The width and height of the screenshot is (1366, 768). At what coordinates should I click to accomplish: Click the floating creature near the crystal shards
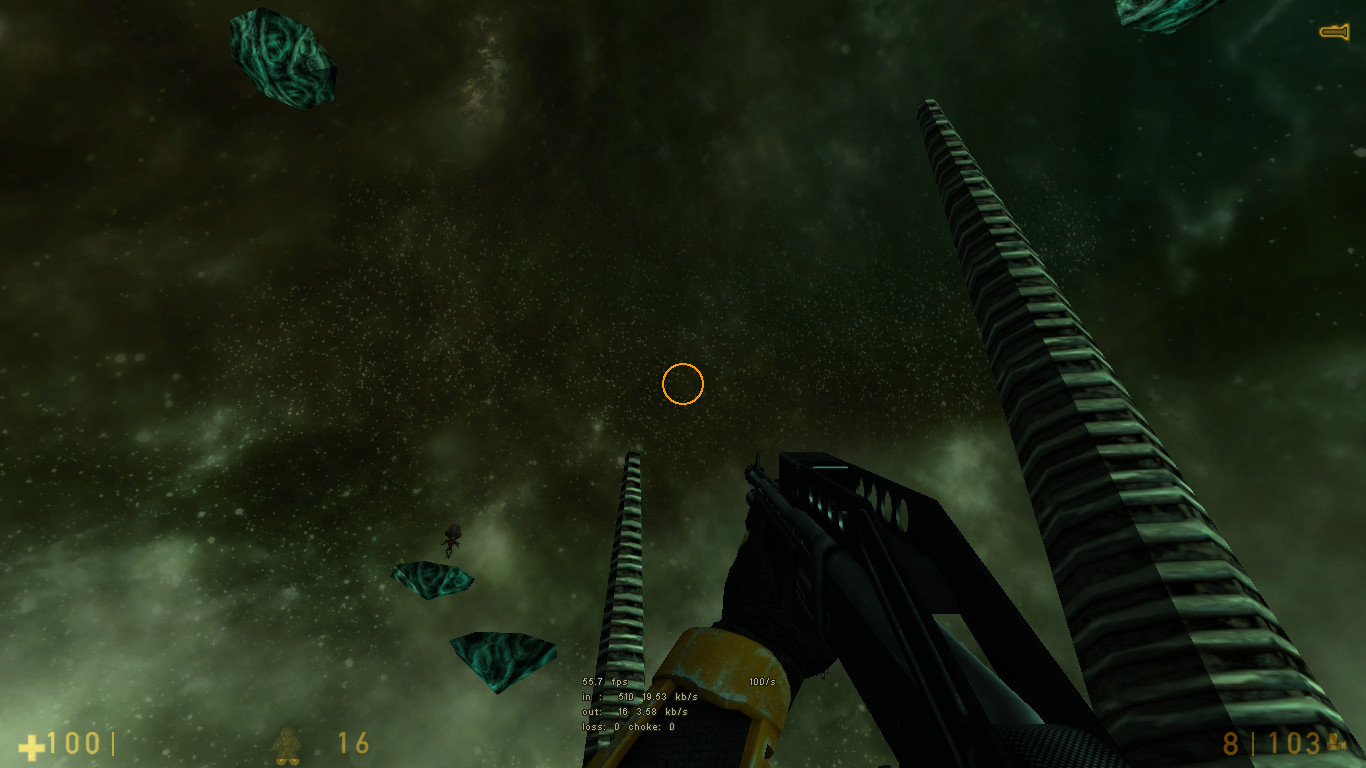pos(450,540)
